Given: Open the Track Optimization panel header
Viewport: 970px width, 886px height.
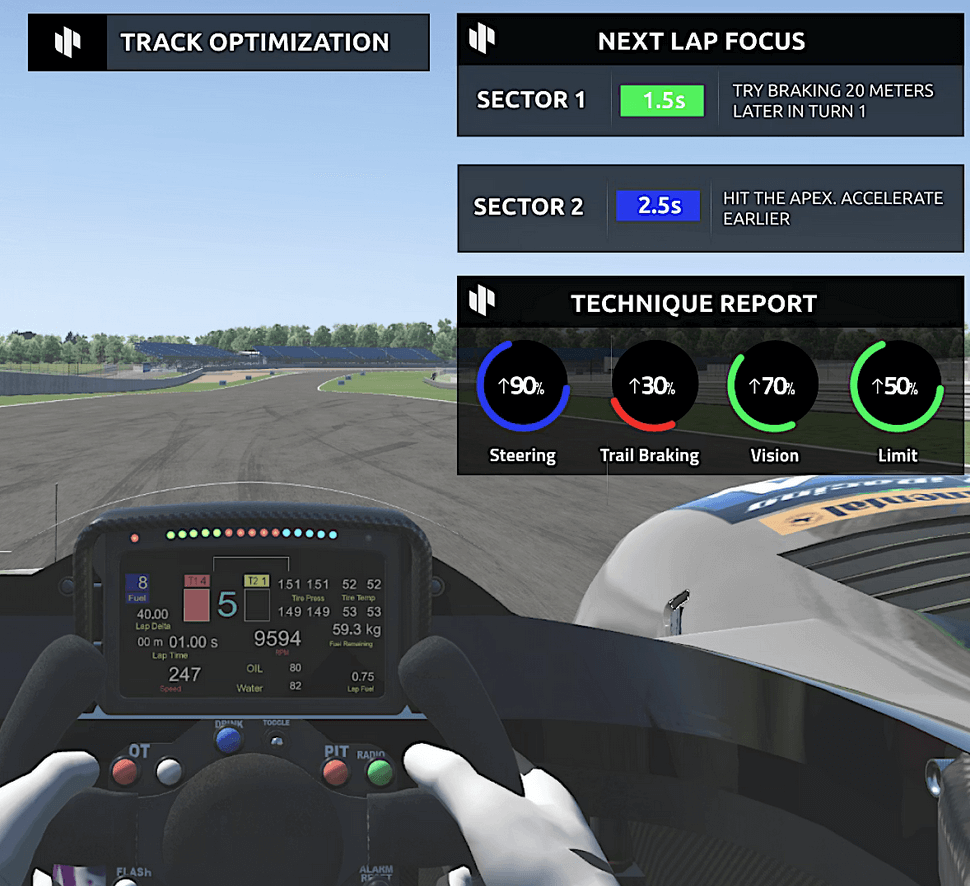Looking at the screenshot, I should point(229,43).
